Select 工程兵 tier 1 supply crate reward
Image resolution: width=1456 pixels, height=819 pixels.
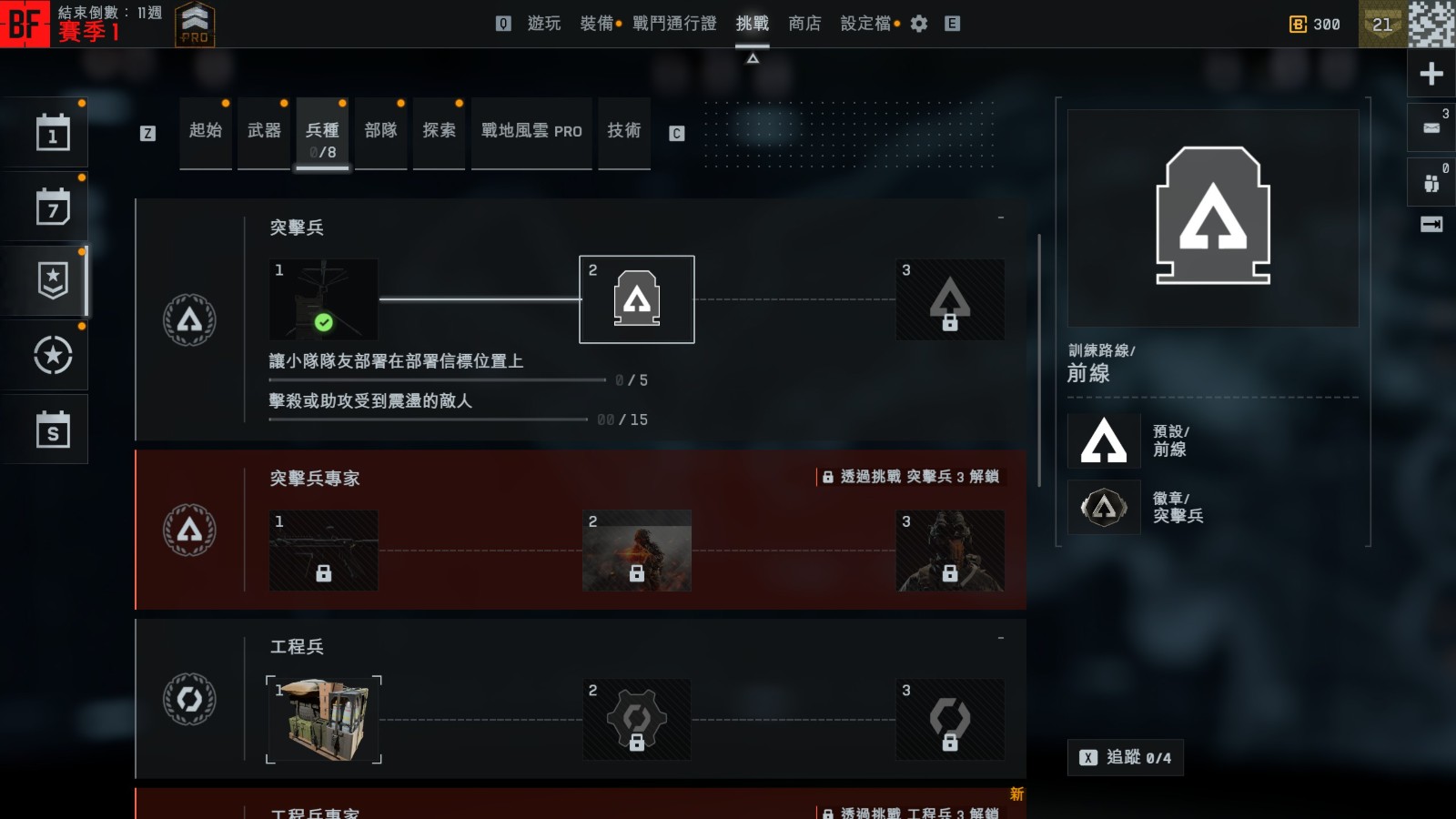[324, 719]
